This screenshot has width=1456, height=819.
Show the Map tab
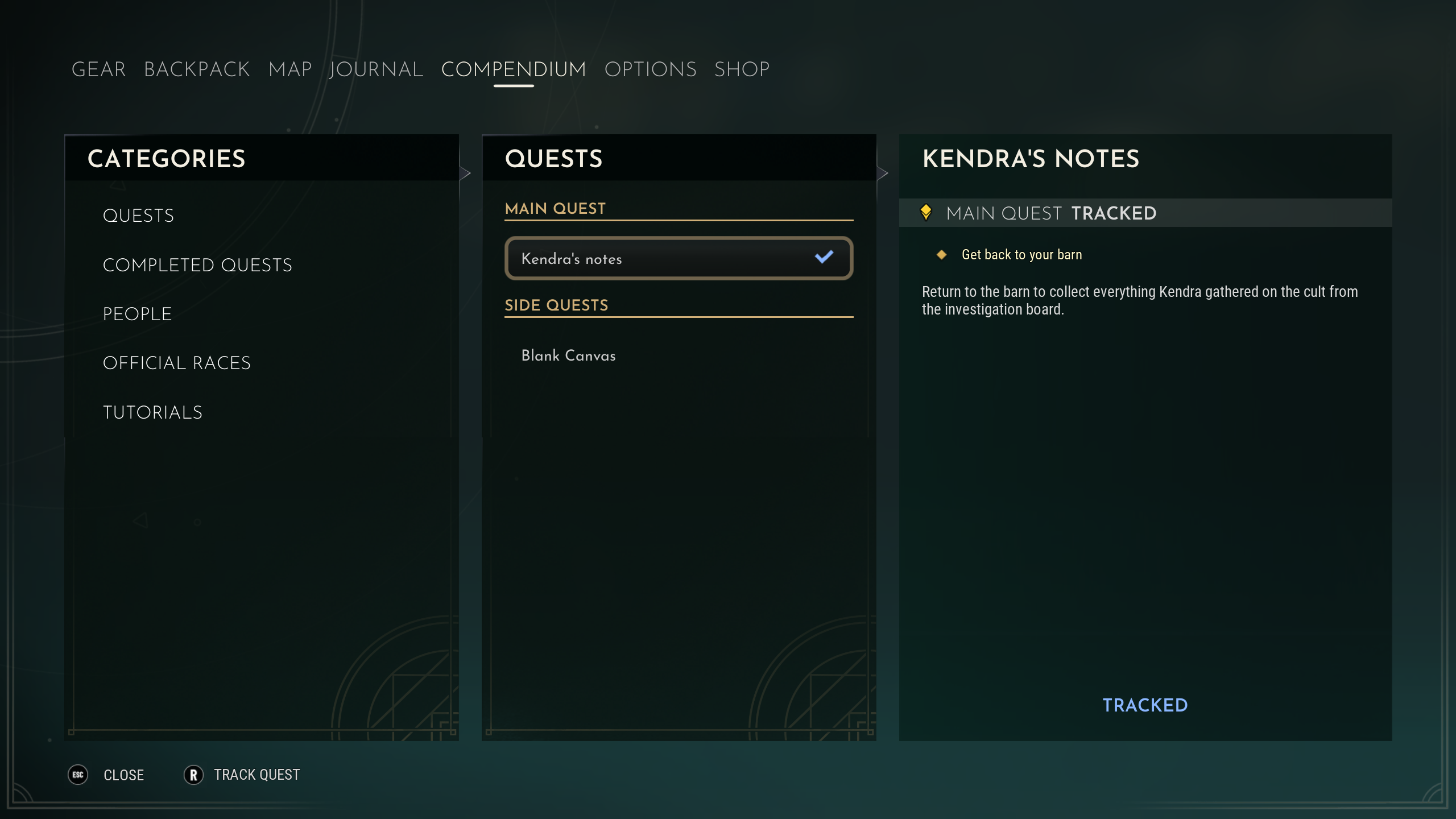pos(290,69)
